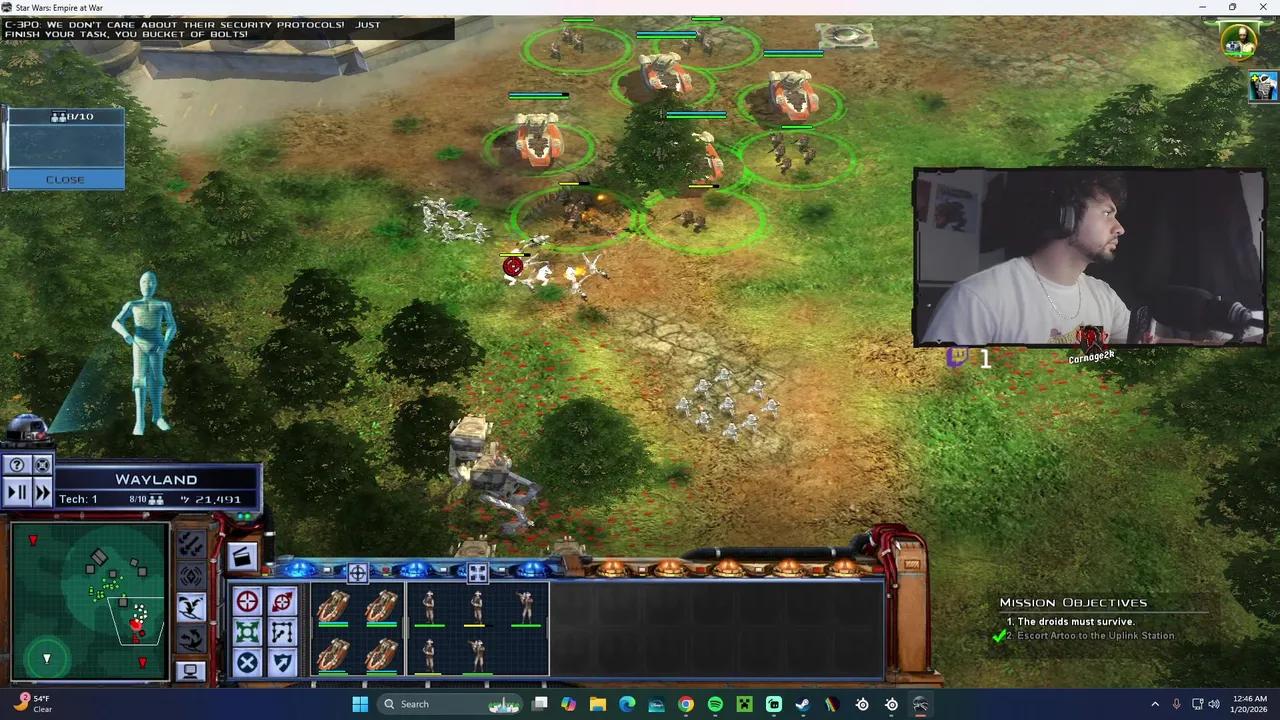This screenshot has width=1280, height=720.
Task: Select the waypoint path command icon
Action: click(x=281, y=631)
